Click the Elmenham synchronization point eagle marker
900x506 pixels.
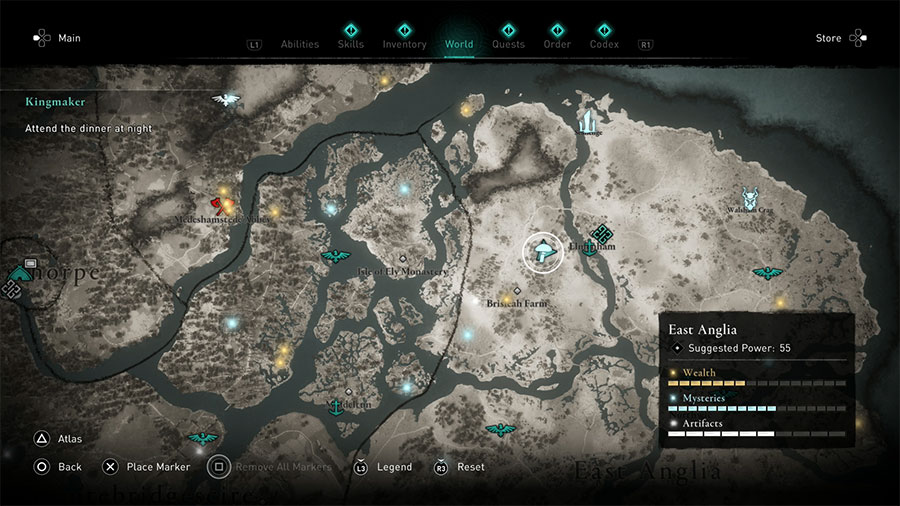point(602,233)
